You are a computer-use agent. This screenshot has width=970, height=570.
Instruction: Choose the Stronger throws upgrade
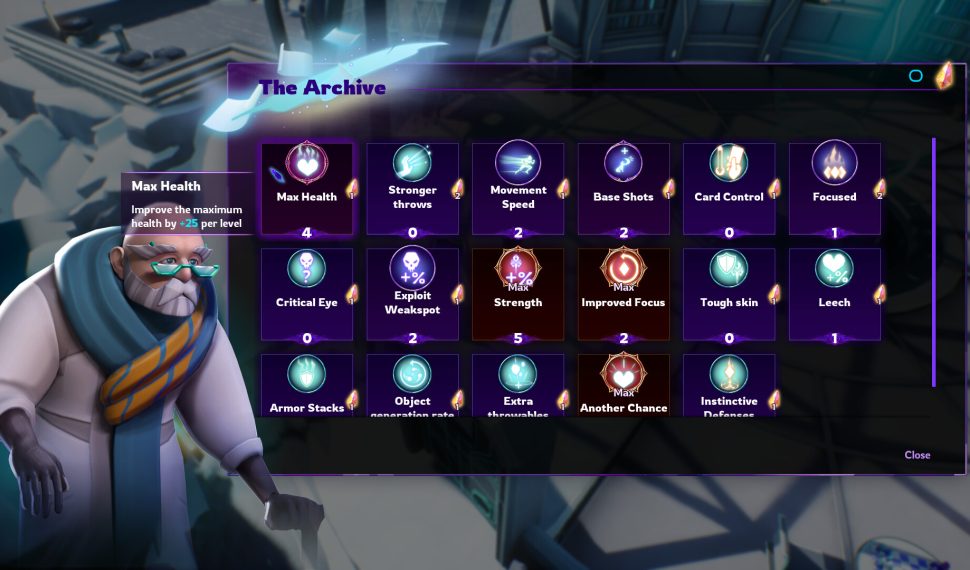[x=412, y=188]
